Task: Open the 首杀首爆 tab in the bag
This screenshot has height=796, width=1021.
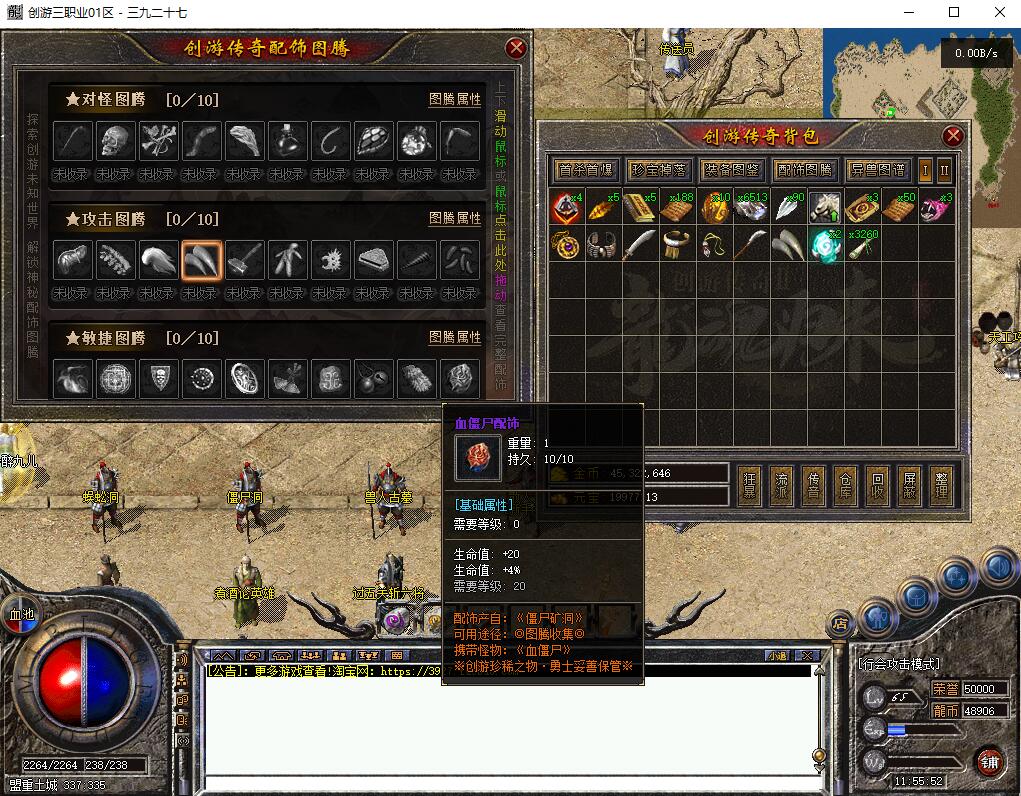Action: point(586,170)
